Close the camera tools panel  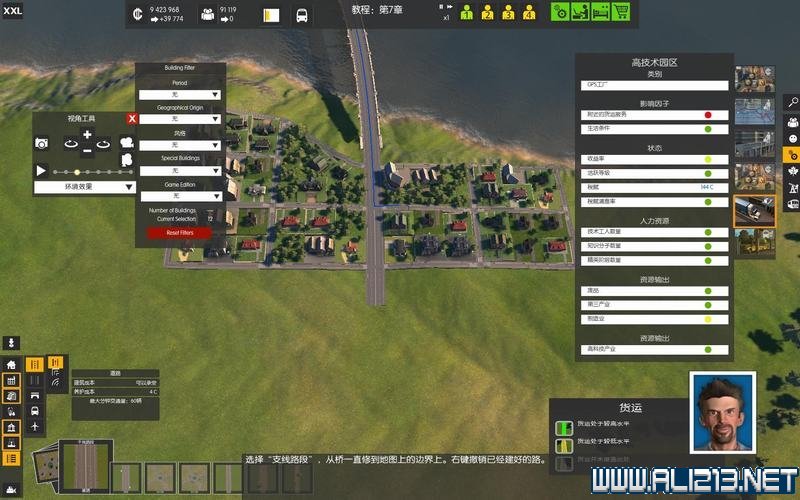tap(131, 119)
